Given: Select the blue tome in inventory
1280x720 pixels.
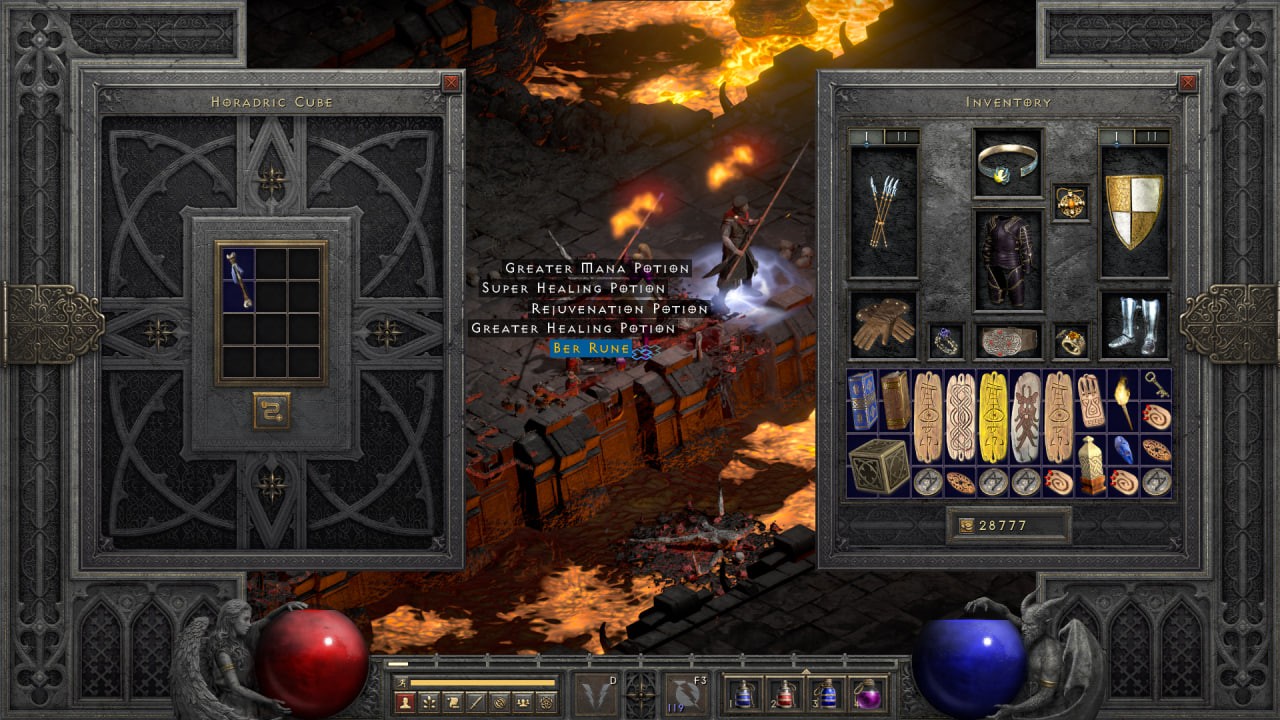Looking at the screenshot, I should pyautogui.click(x=862, y=400).
